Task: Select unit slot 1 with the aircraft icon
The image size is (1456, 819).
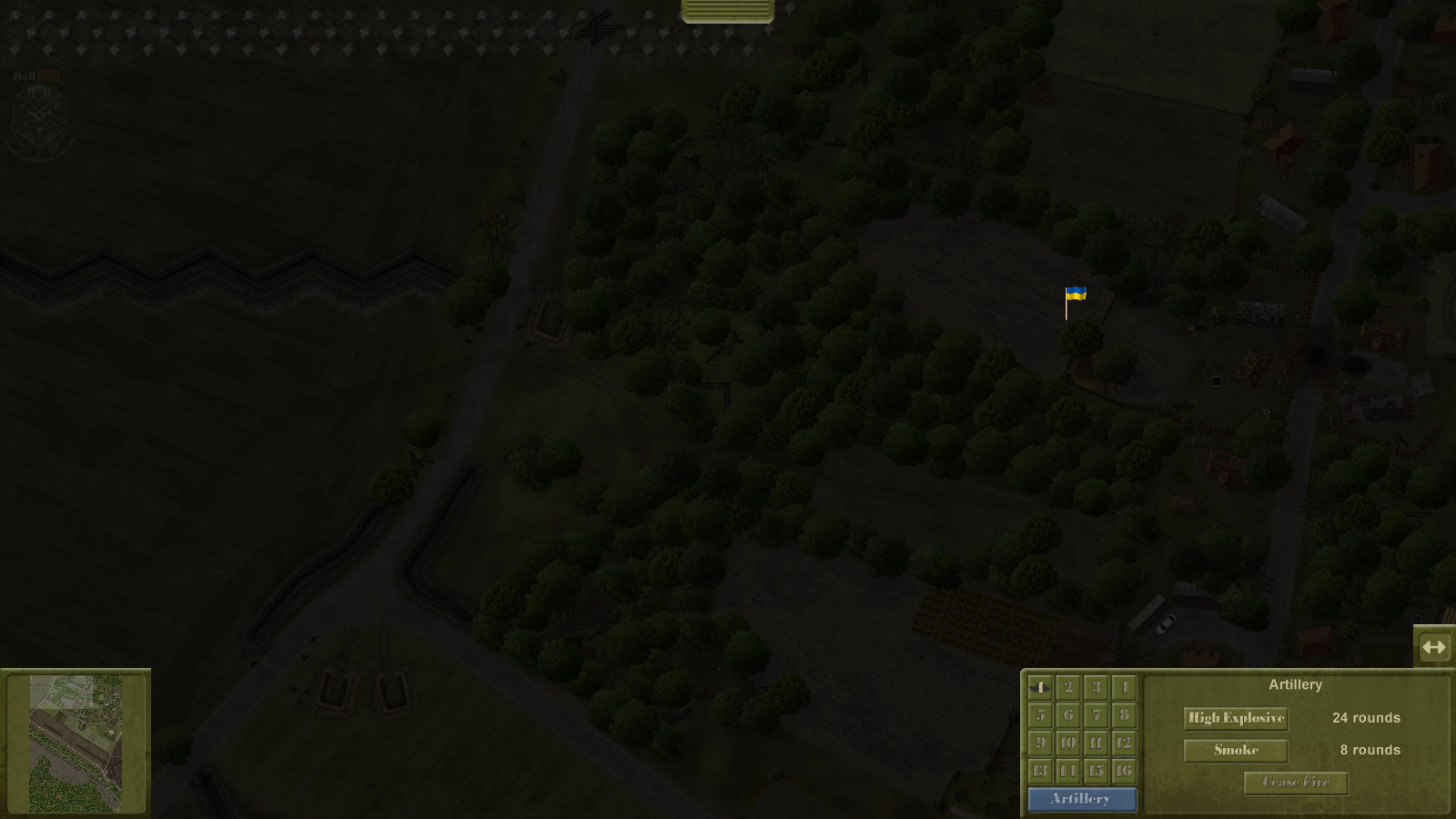Action: tap(1041, 689)
